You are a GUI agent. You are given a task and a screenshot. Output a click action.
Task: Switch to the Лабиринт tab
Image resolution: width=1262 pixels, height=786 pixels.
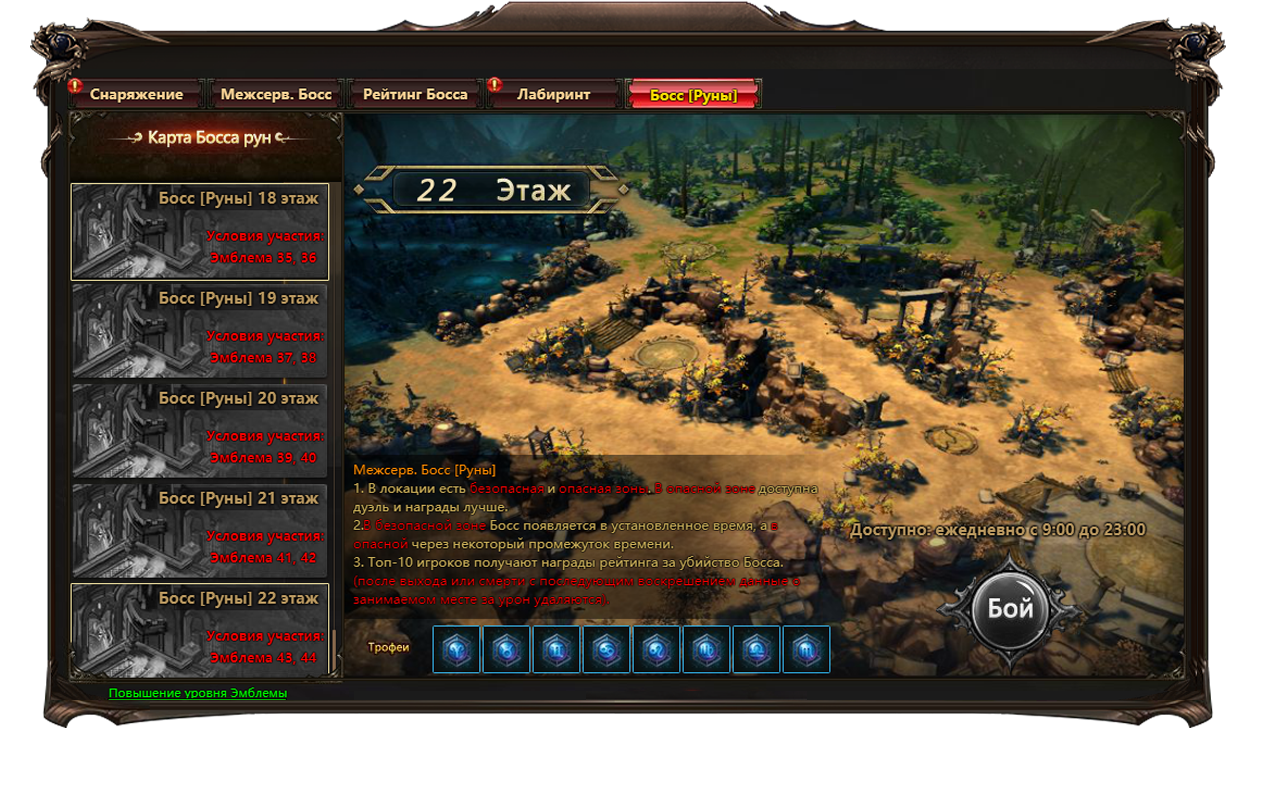[553, 95]
